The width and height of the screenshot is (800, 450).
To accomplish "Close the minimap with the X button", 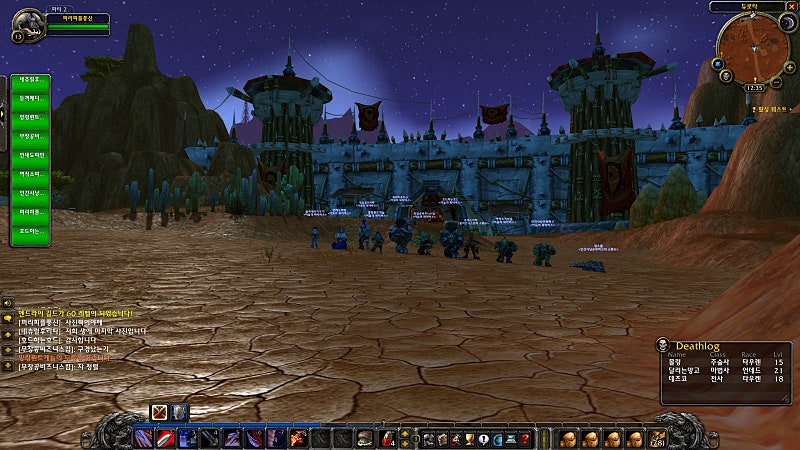I will click(789, 6).
